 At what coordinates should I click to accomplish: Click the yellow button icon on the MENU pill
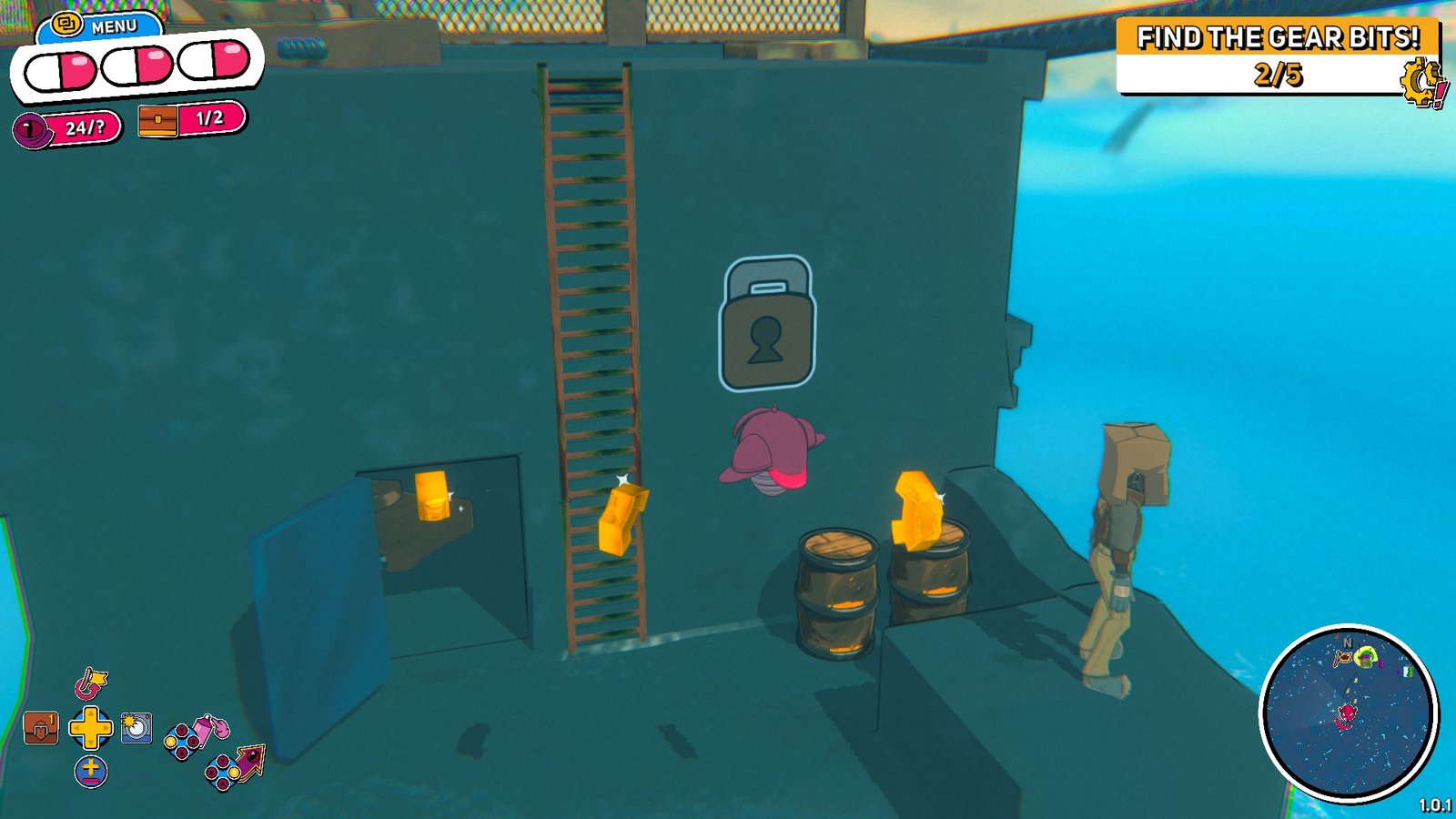67,24
